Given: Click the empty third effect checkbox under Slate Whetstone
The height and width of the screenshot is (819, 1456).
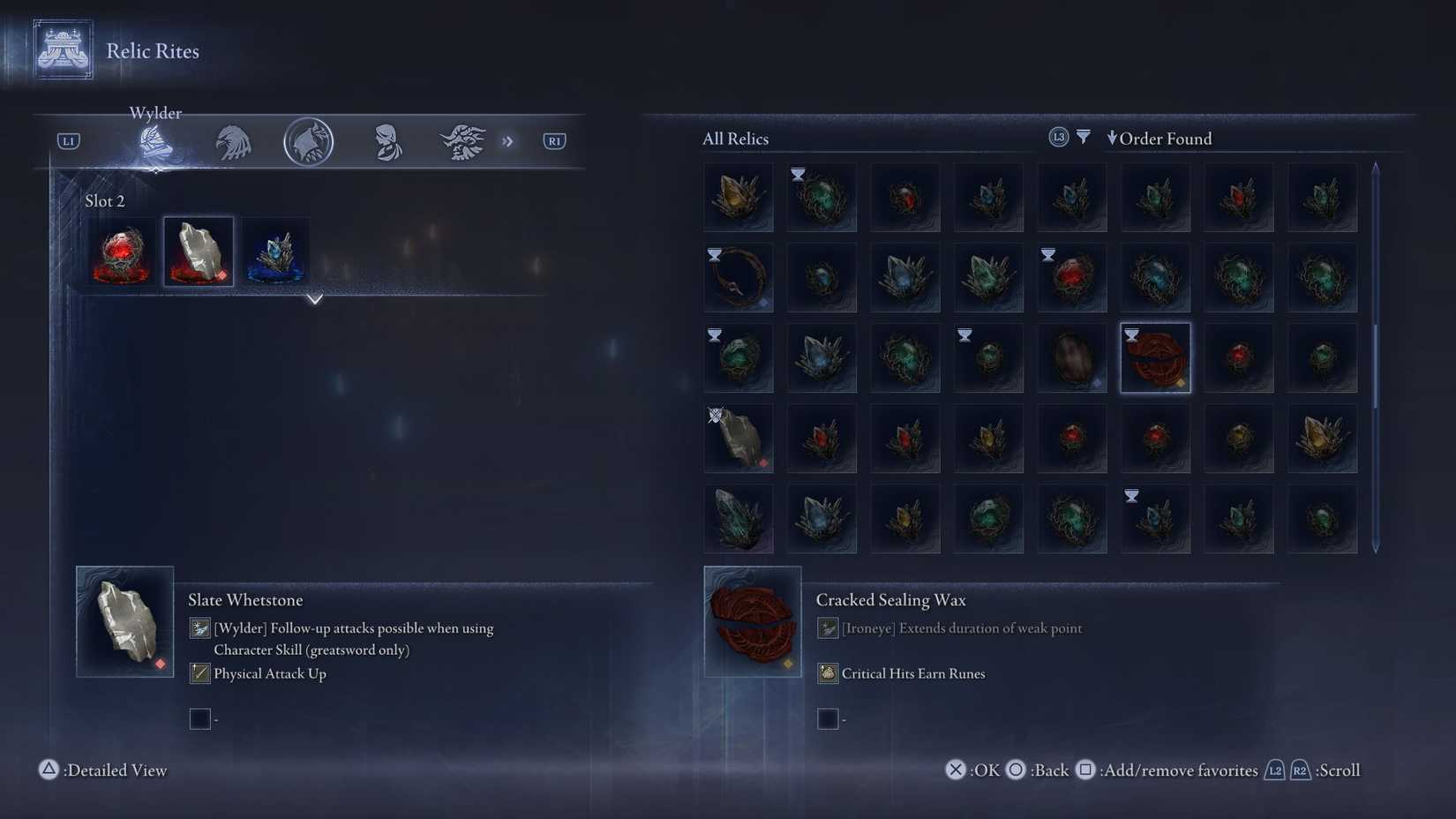Looking at the screenshot, I should 199,718.
